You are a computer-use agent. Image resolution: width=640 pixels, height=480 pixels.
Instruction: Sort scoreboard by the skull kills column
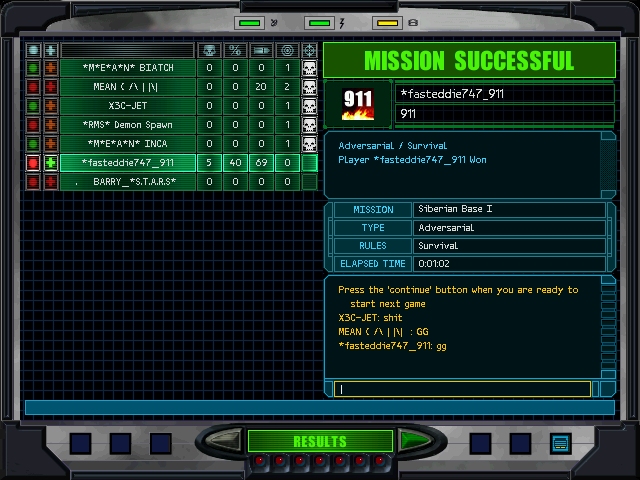pyautogui.click(x=209, y=50)
